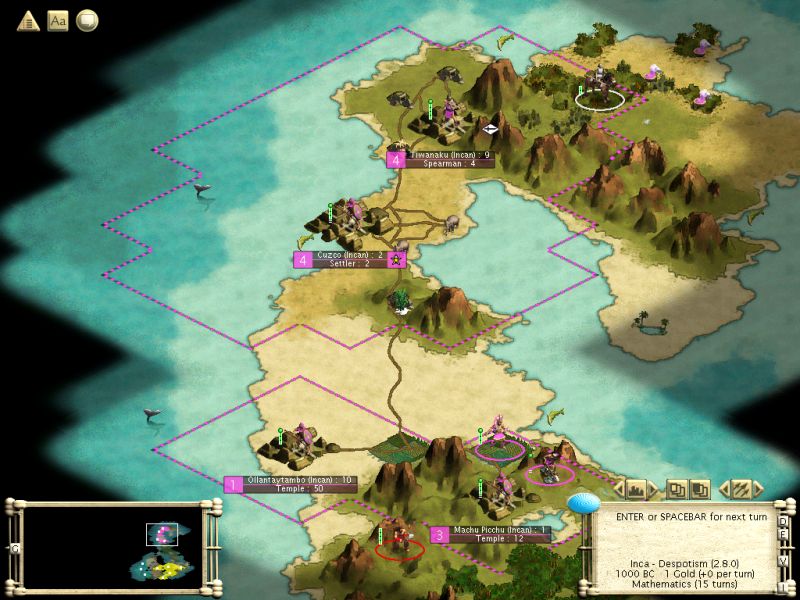Open the D advisor tab on info panel
Viewport: 800px width, 600px height.
click(x=783, y=522)
